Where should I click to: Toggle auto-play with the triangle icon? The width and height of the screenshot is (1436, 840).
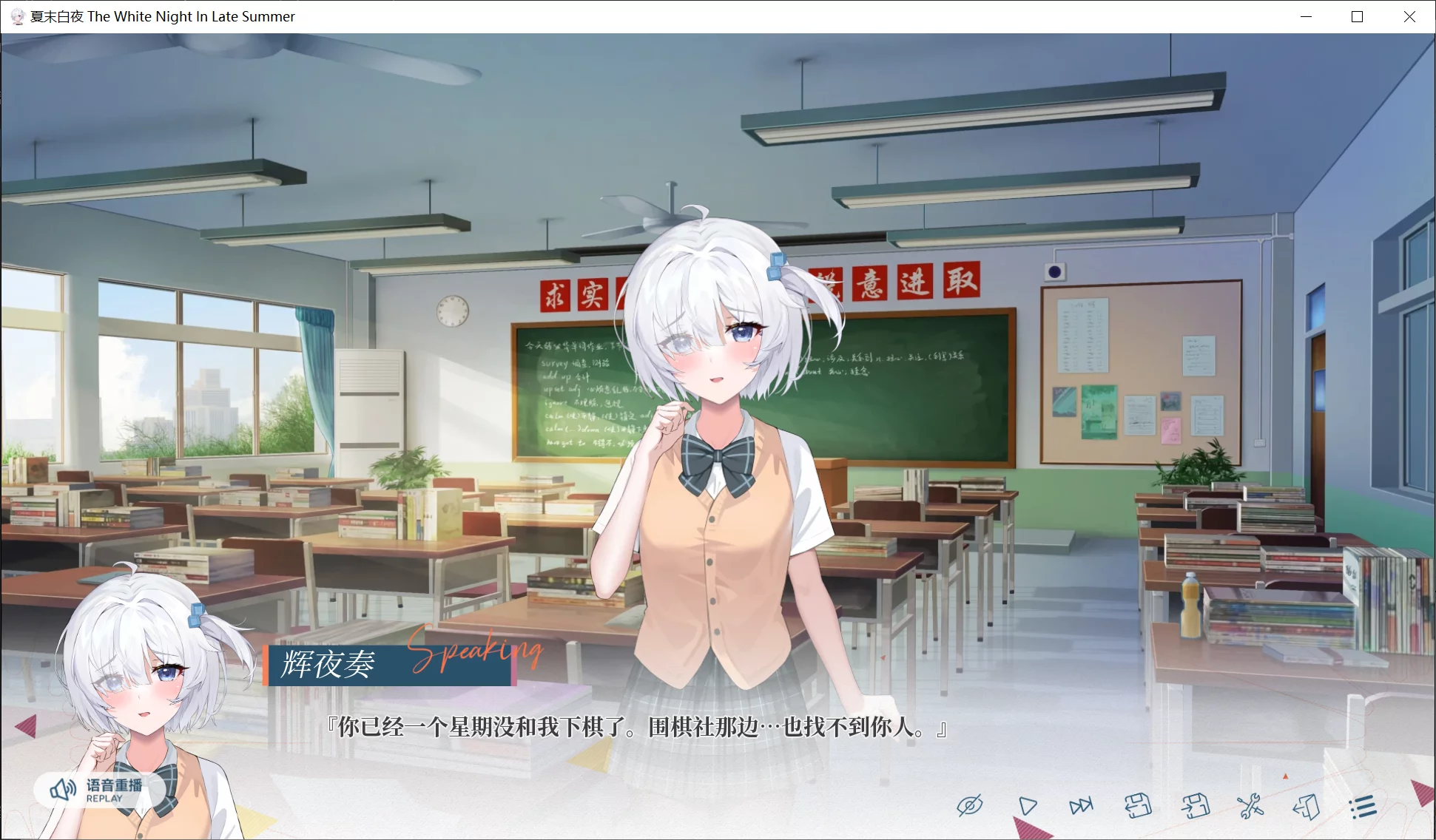point(1027,806)
